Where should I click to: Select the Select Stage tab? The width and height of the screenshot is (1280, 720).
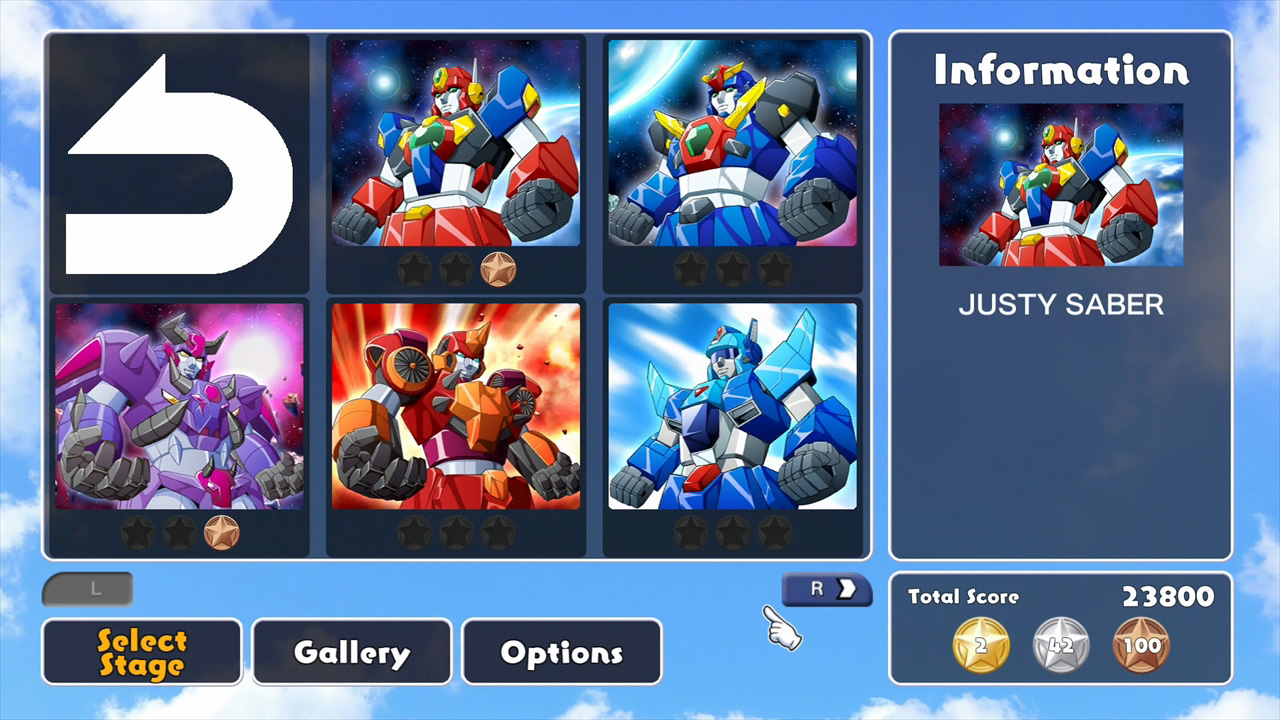point(141,652)
